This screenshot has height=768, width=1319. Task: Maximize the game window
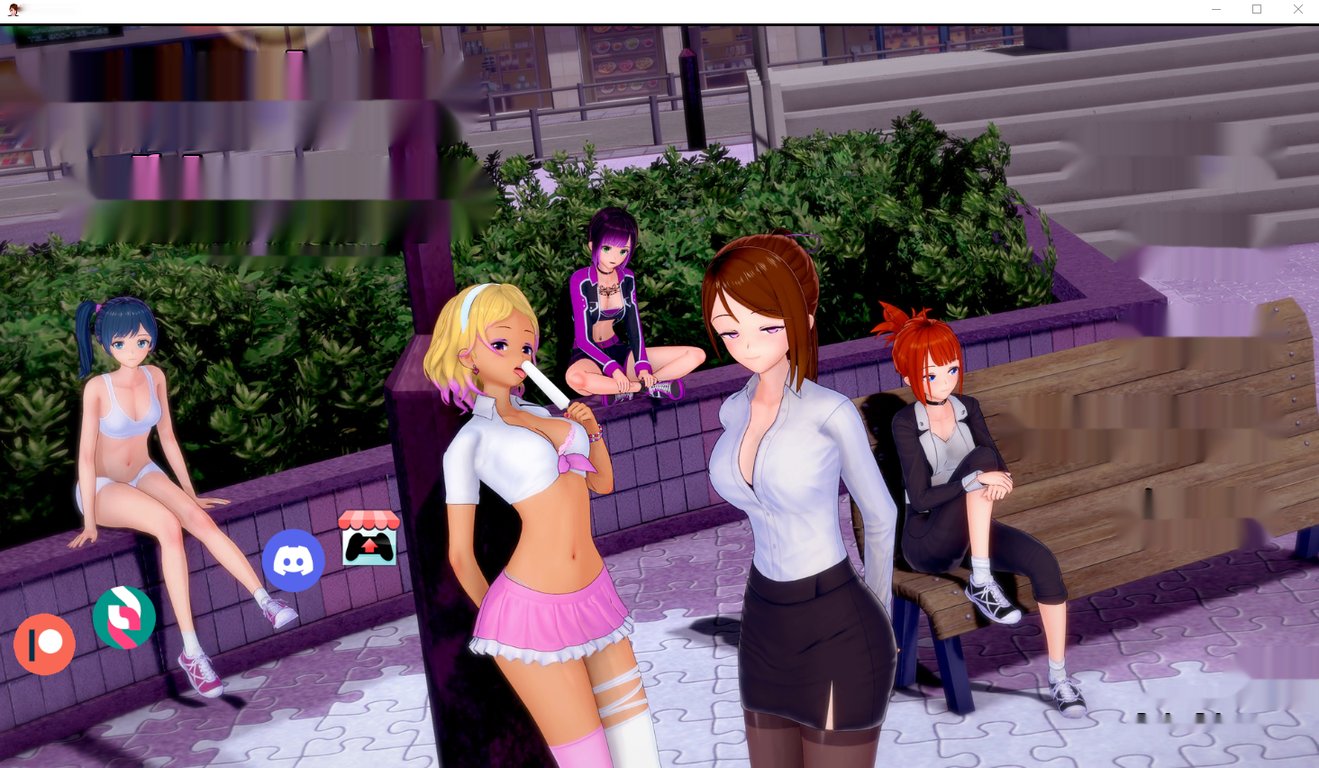point(1255,9)
